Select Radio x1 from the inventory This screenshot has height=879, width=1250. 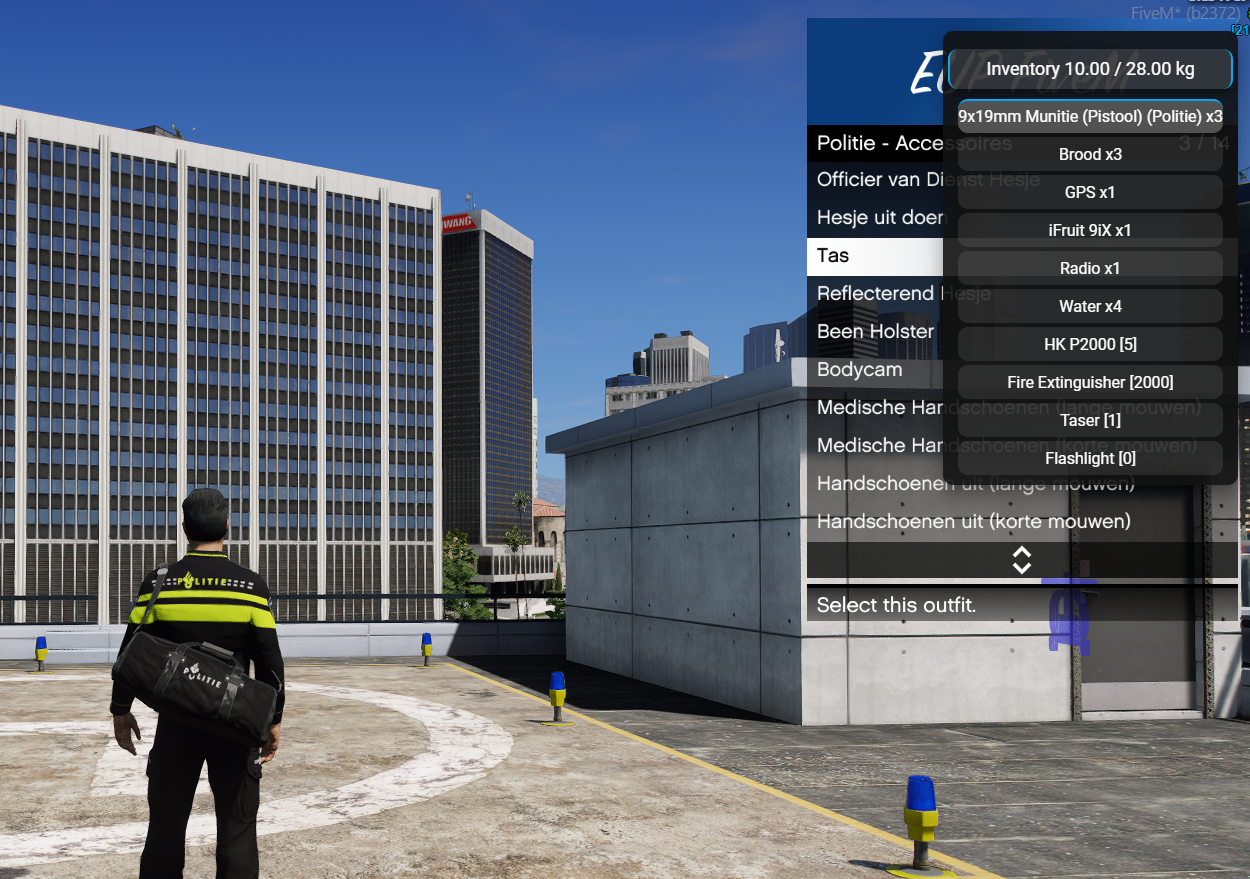pyautogui.click(x=1090, y=268)
